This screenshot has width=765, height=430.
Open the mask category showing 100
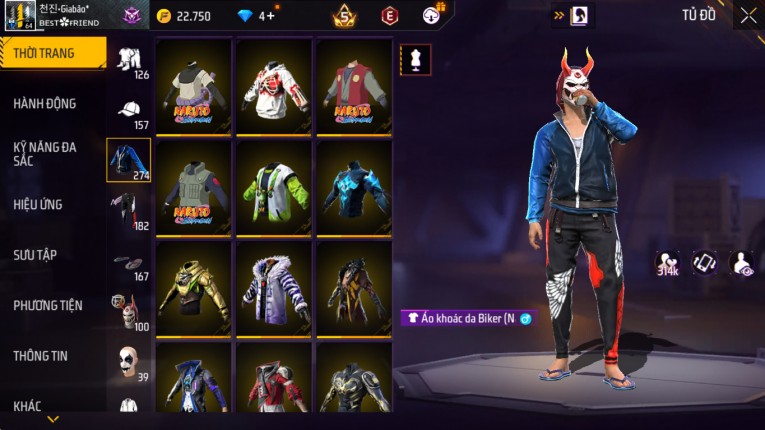tap(128, 313)
